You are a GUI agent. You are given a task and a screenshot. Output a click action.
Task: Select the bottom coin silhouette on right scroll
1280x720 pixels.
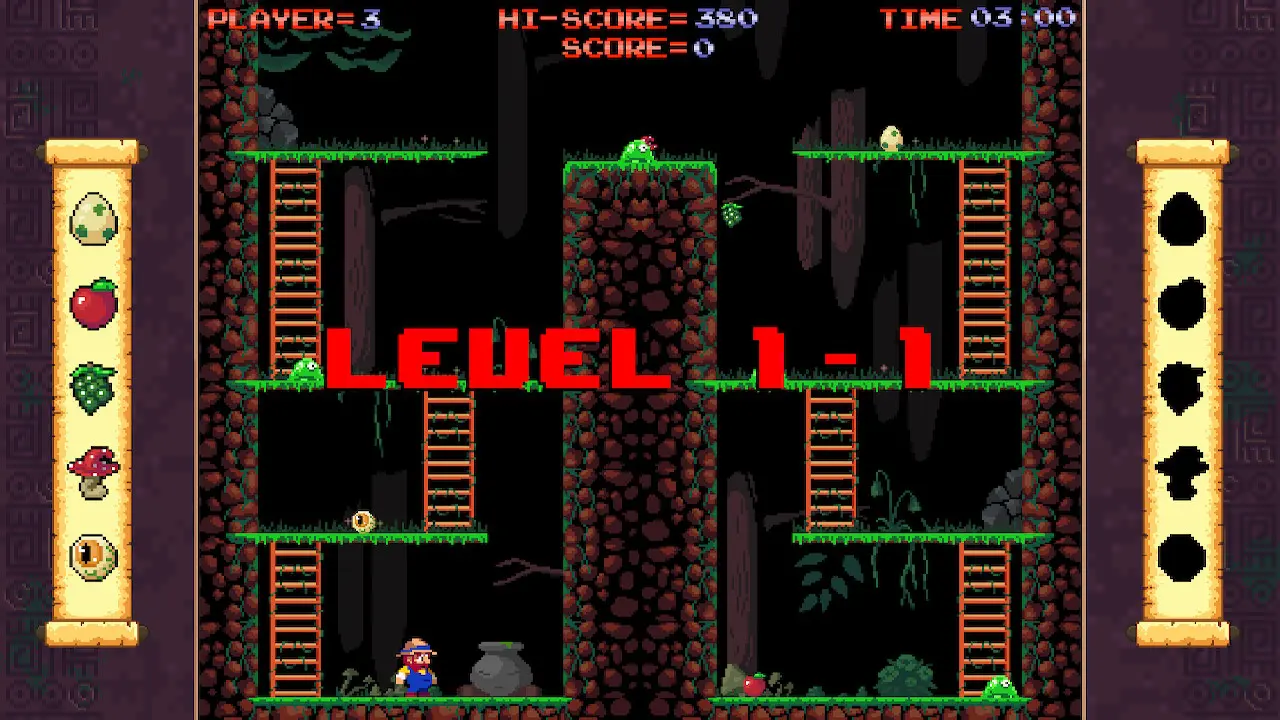1181,555
